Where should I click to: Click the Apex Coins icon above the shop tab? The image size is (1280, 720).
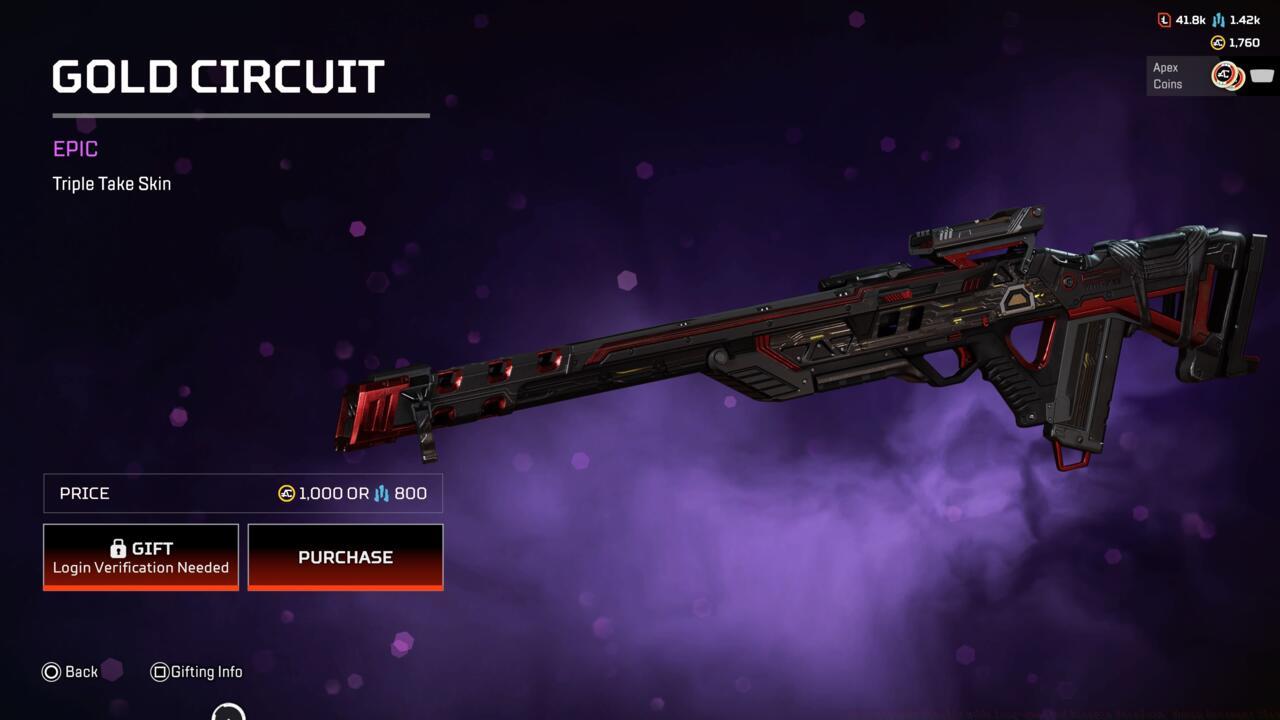[x=1218, y=43]
